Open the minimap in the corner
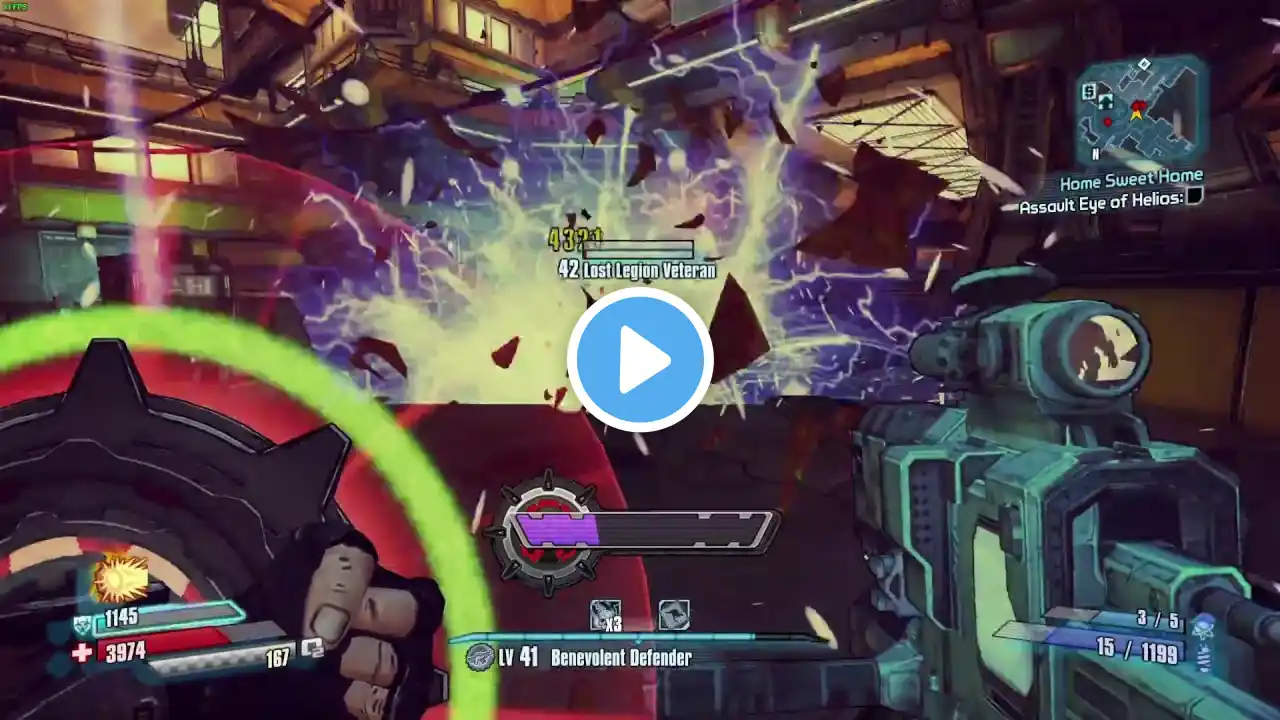Viewport: 1280px width, 720px height. [1139, 109]
